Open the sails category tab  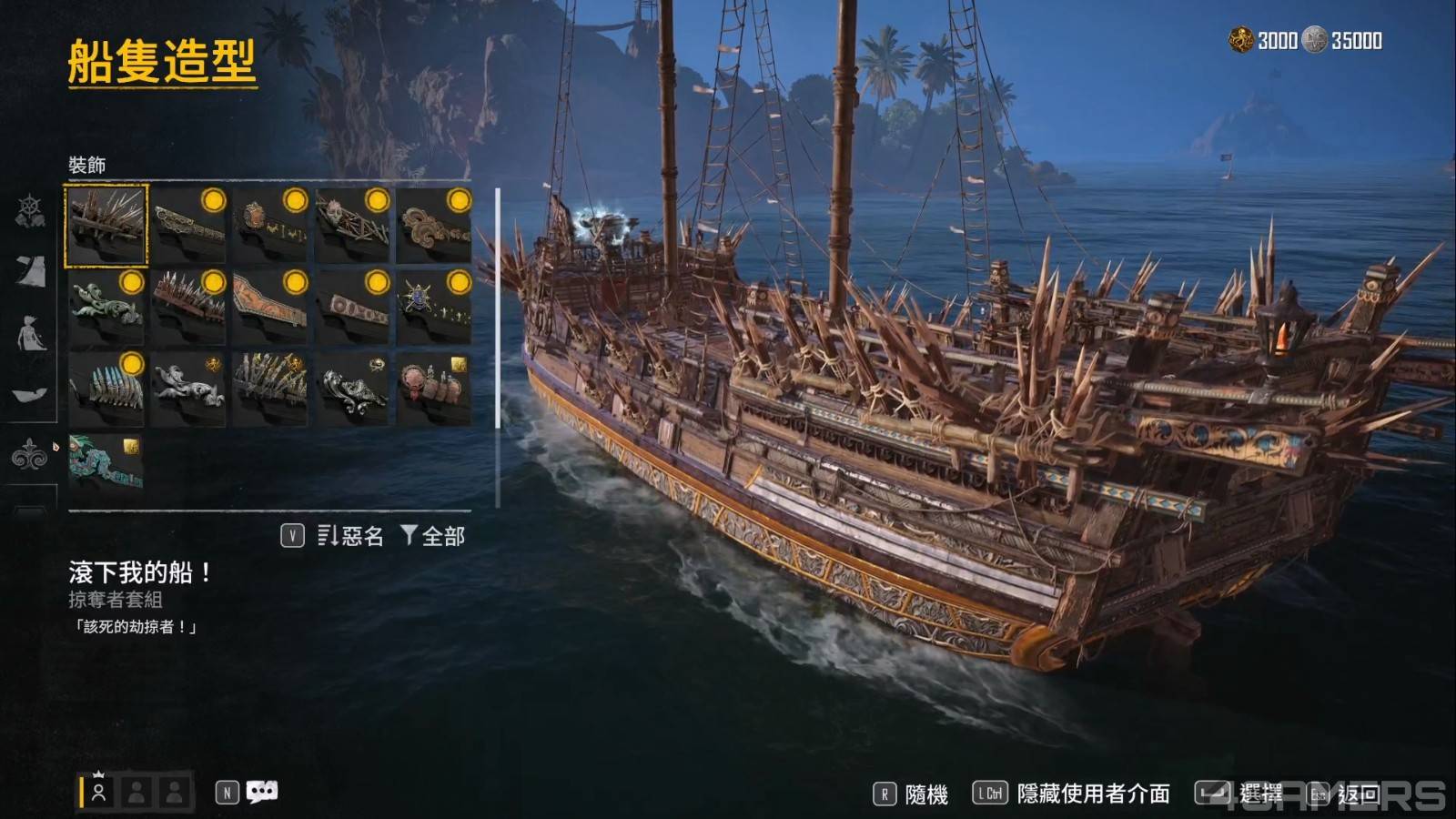30,271
